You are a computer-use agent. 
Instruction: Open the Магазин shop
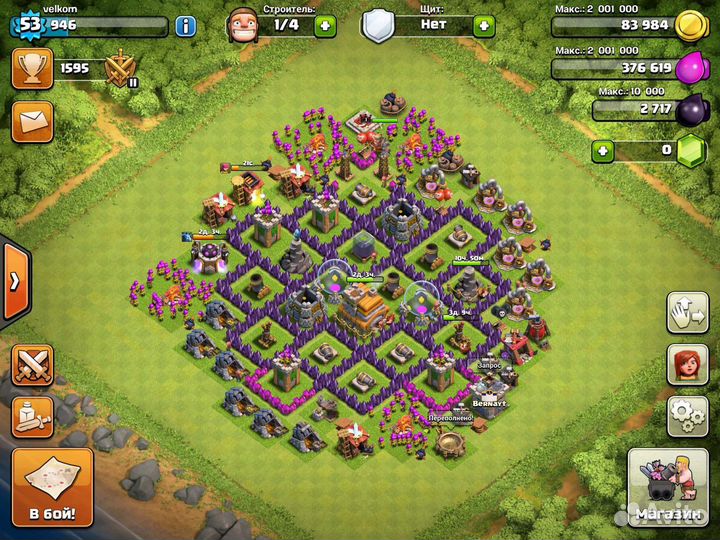click(666, 487)
